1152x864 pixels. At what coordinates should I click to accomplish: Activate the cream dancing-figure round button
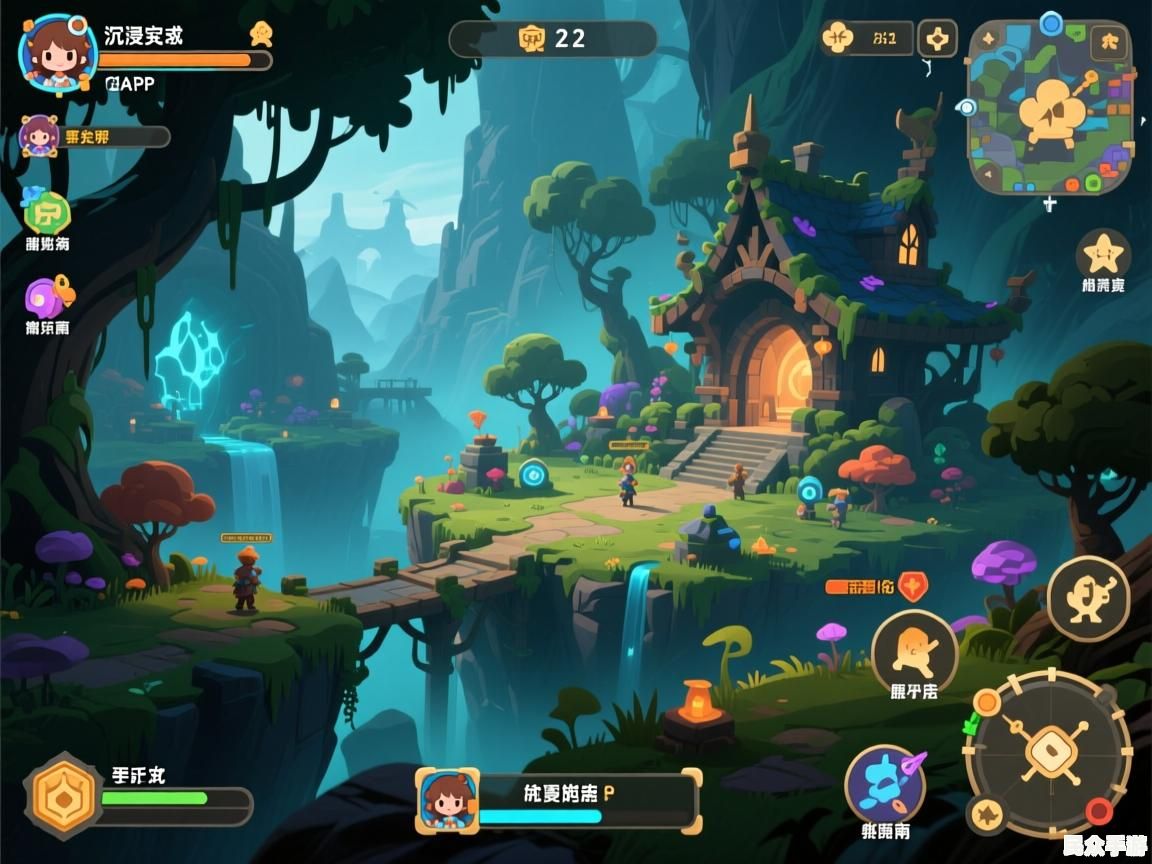(1088, 599)
